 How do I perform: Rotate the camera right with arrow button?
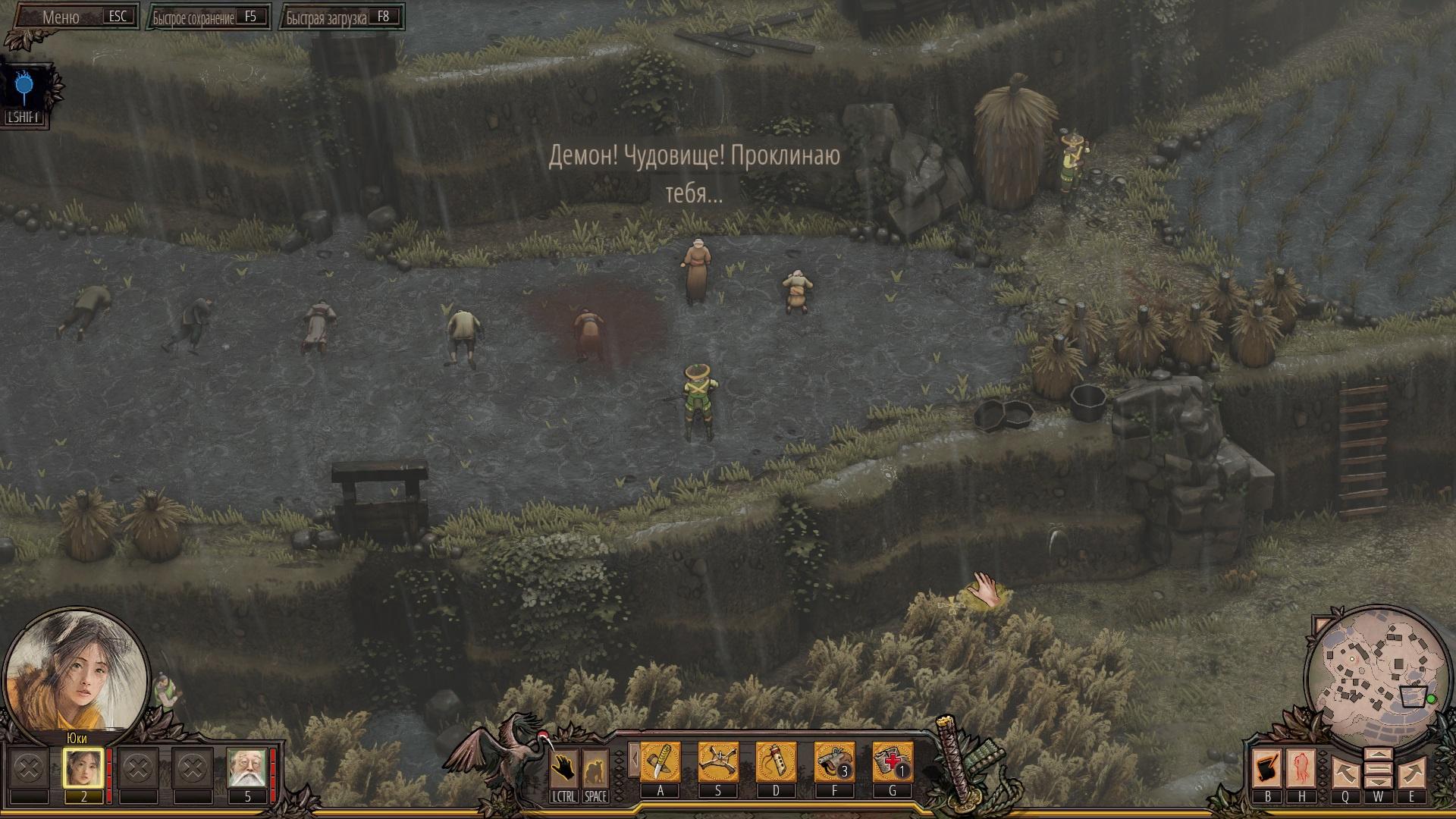1411,773
